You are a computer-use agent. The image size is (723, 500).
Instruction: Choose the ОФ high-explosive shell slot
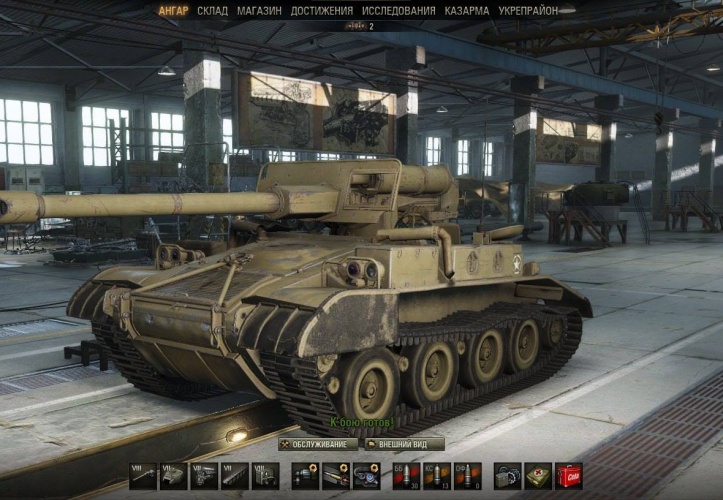pos(467,476)
